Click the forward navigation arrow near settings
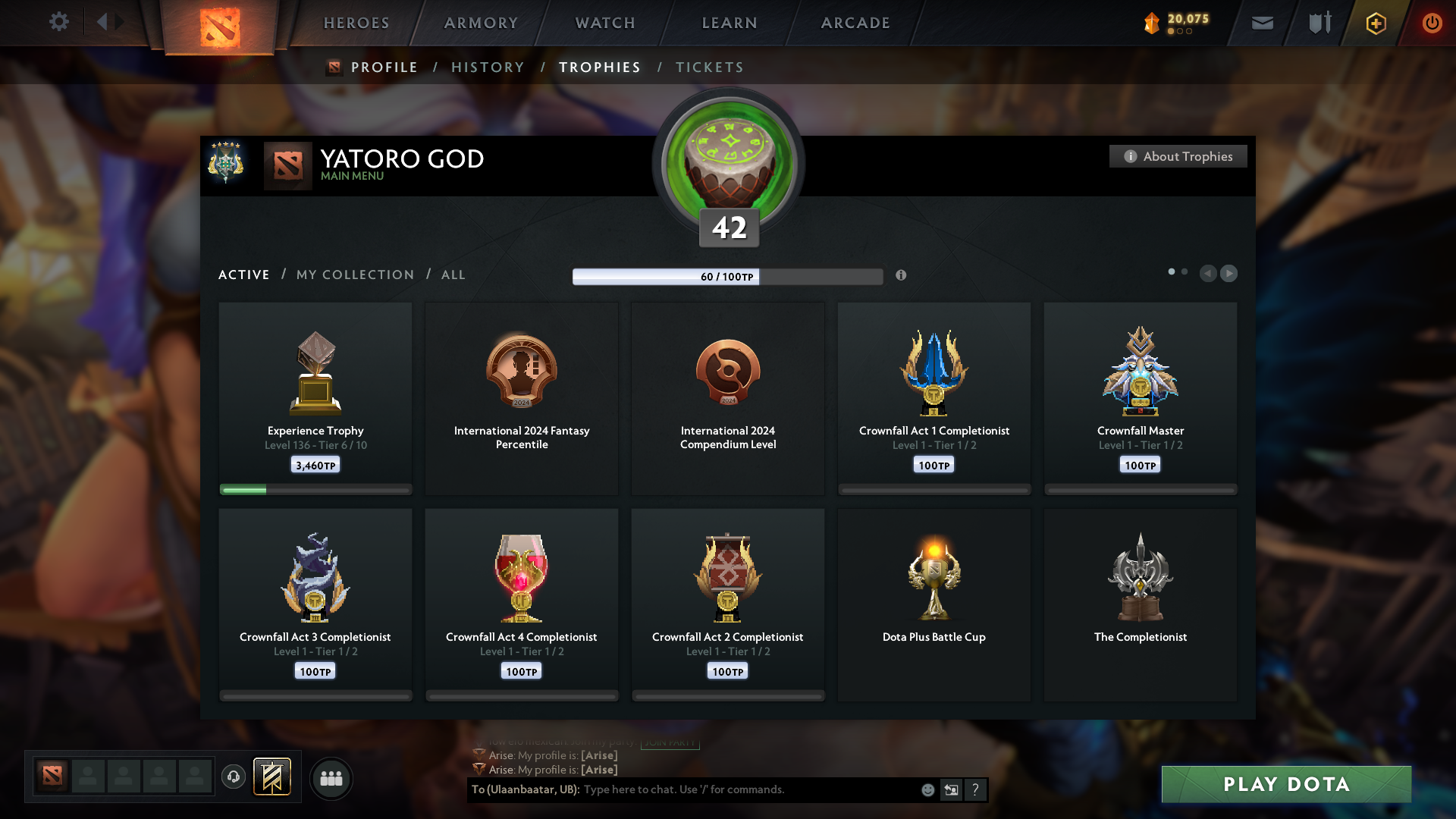Viewport: 1456px width, 819px height. click(118, 22)
